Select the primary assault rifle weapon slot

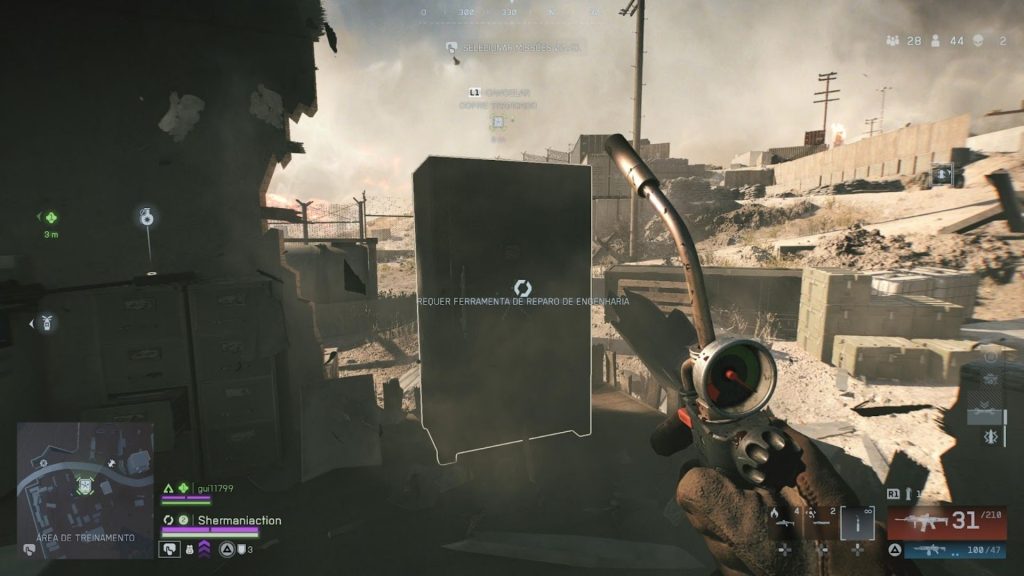click(946, 522)
